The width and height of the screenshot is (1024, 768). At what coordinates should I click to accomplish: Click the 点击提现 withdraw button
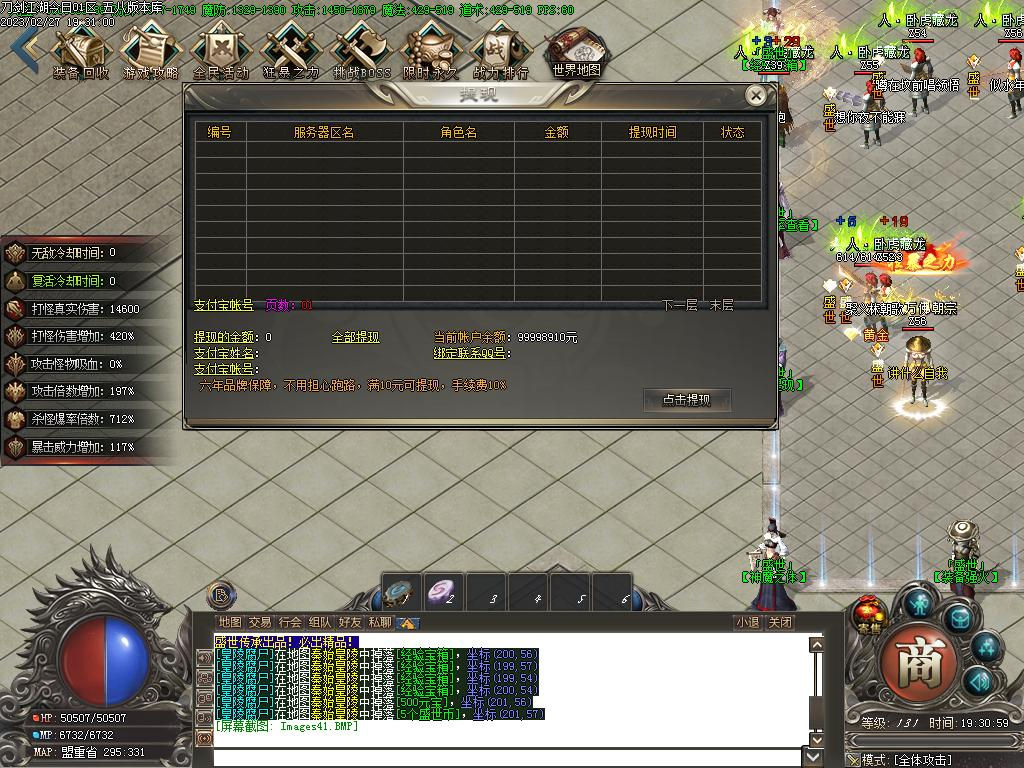(x=686, y=400)
